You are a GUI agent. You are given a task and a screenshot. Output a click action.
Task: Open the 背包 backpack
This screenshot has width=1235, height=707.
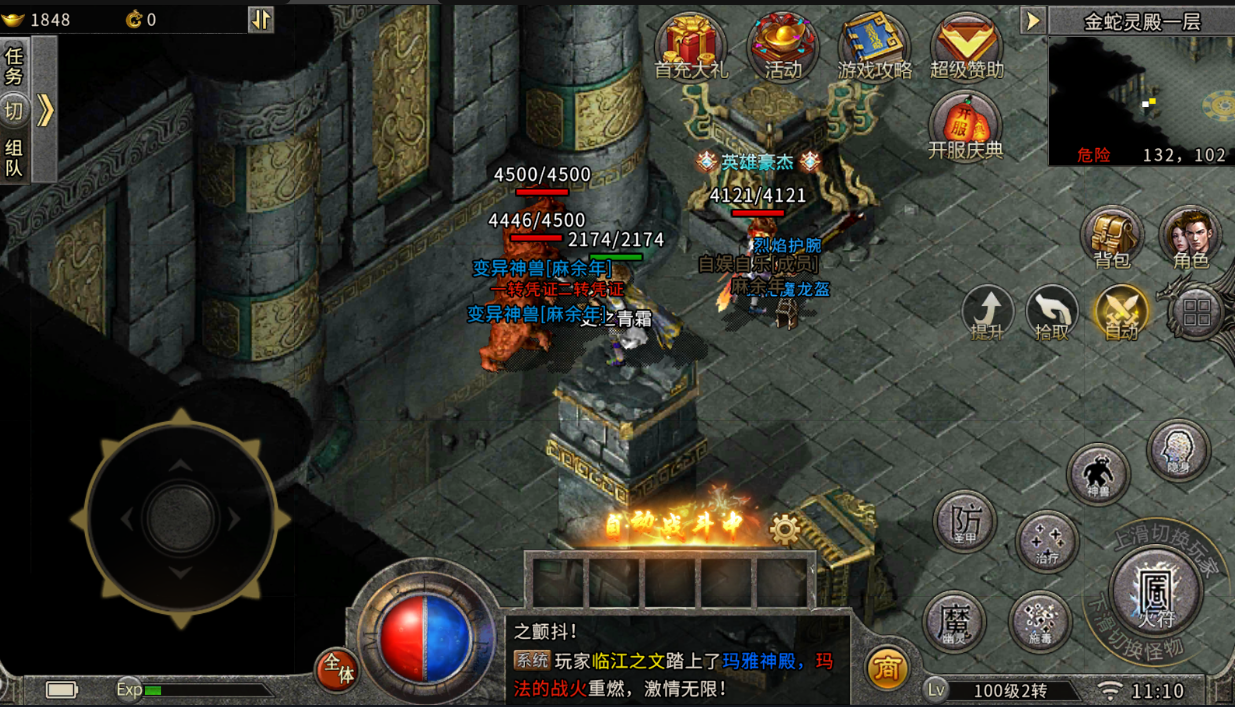click(1111, 237)
